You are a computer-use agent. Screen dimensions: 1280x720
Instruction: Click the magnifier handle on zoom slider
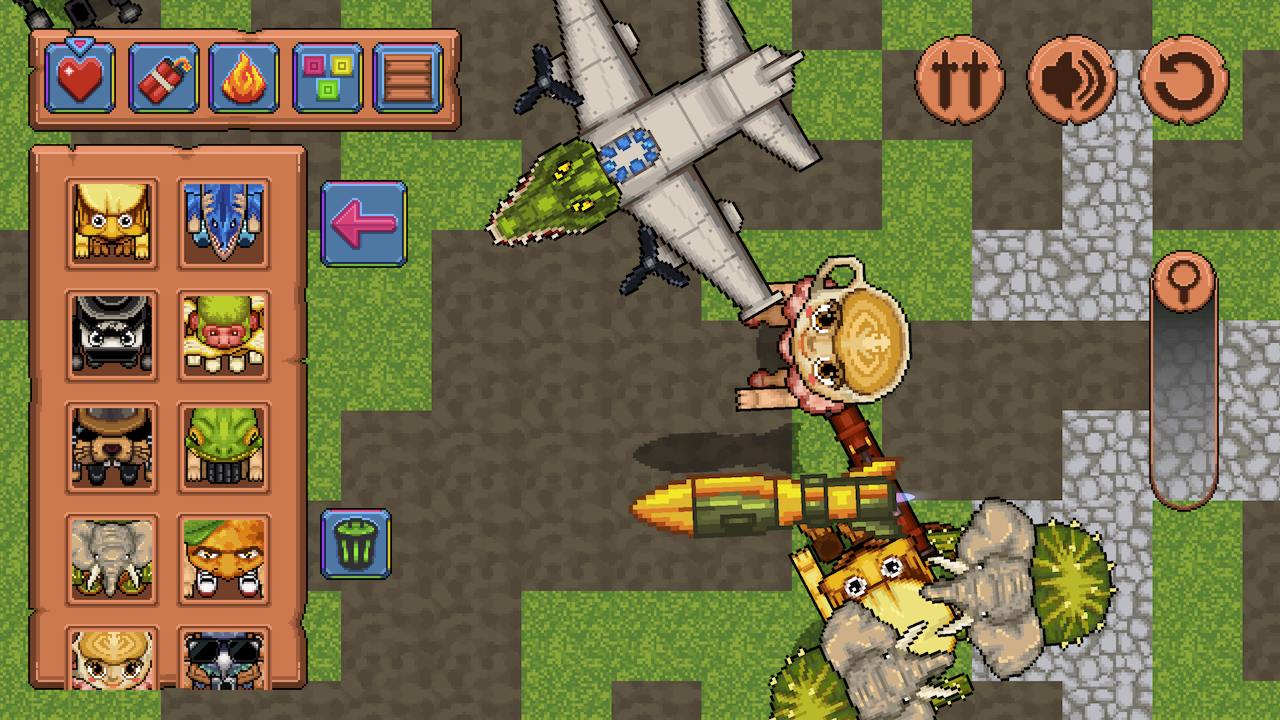(x=1184, y=283)
